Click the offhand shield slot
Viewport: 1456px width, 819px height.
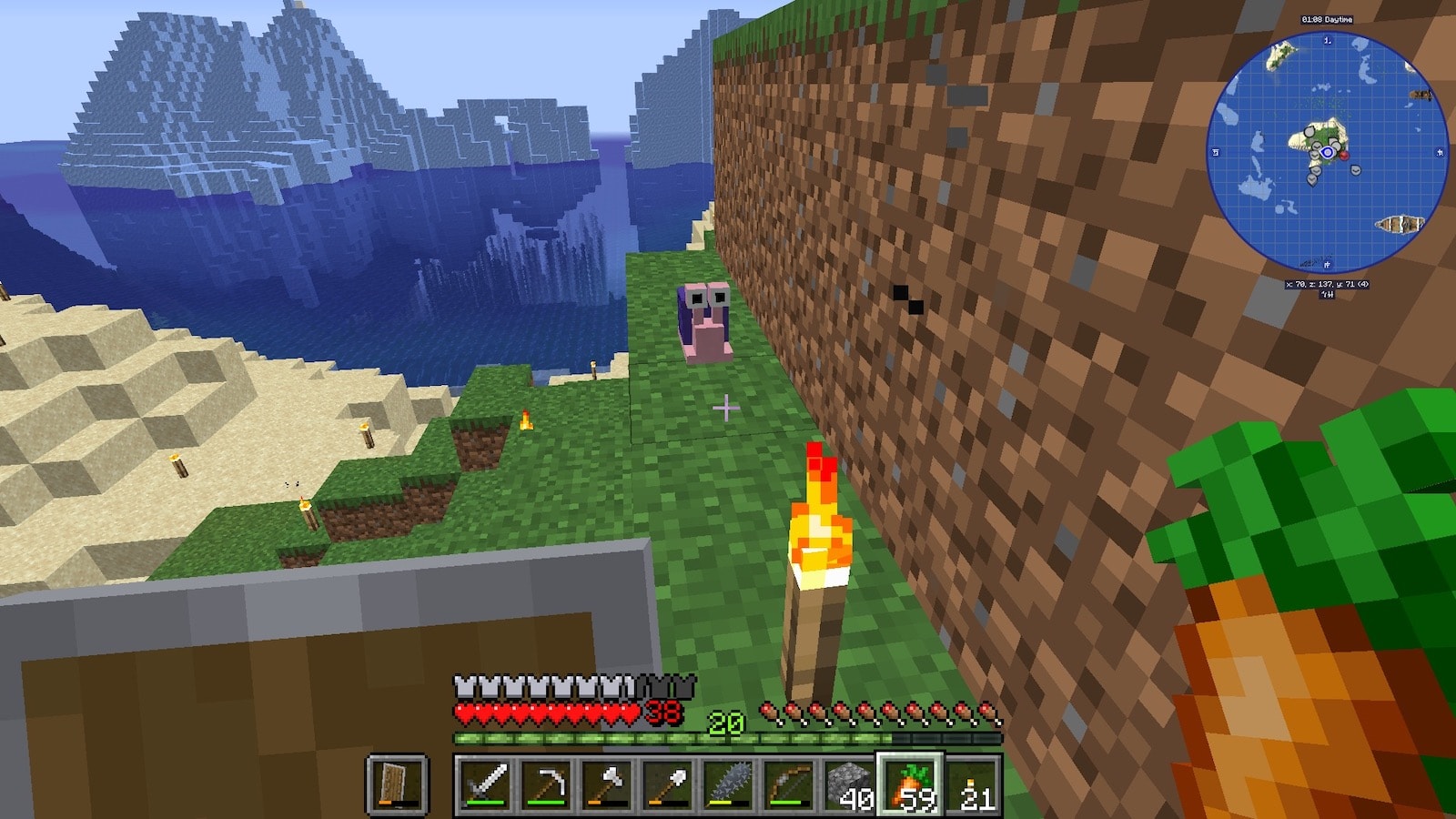click(397, 784)
